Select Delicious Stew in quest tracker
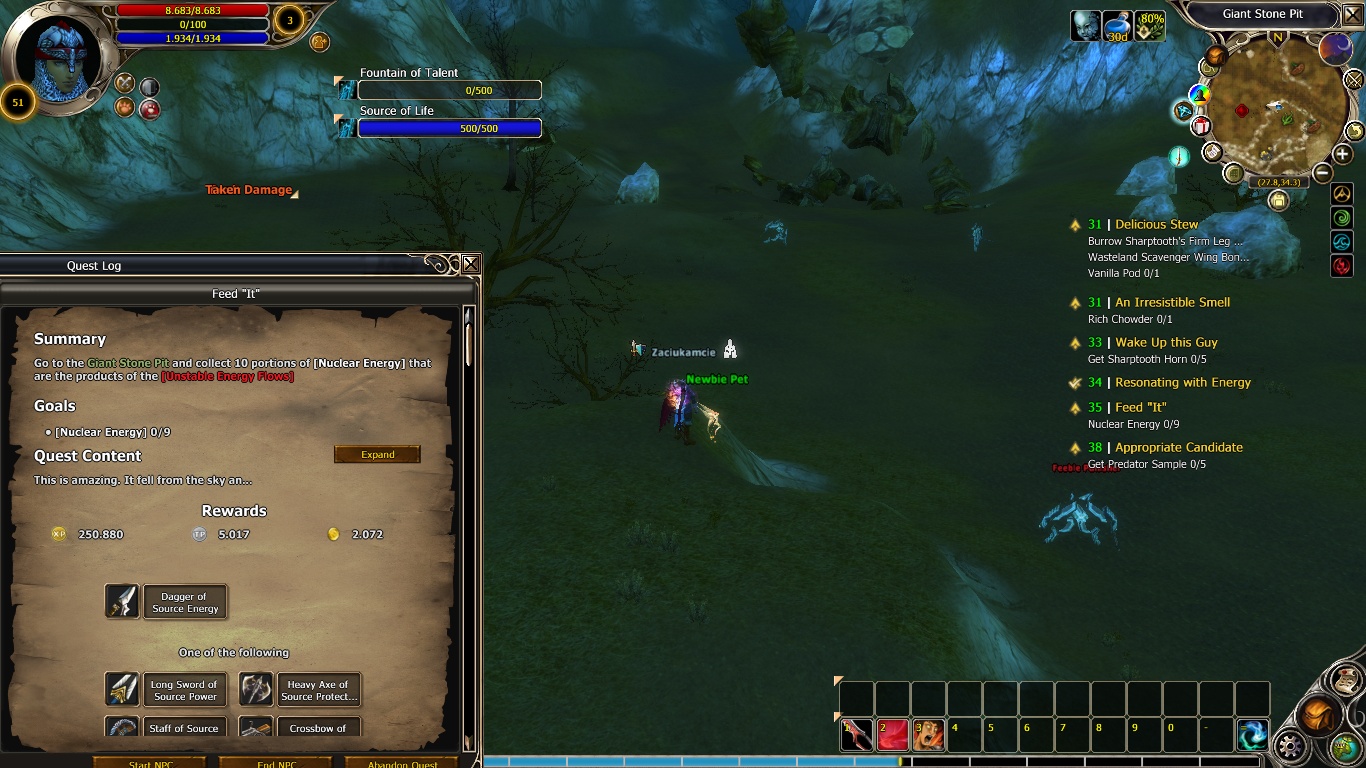The height and width of the screenshot is (768, 1366). pos(1156,225)
